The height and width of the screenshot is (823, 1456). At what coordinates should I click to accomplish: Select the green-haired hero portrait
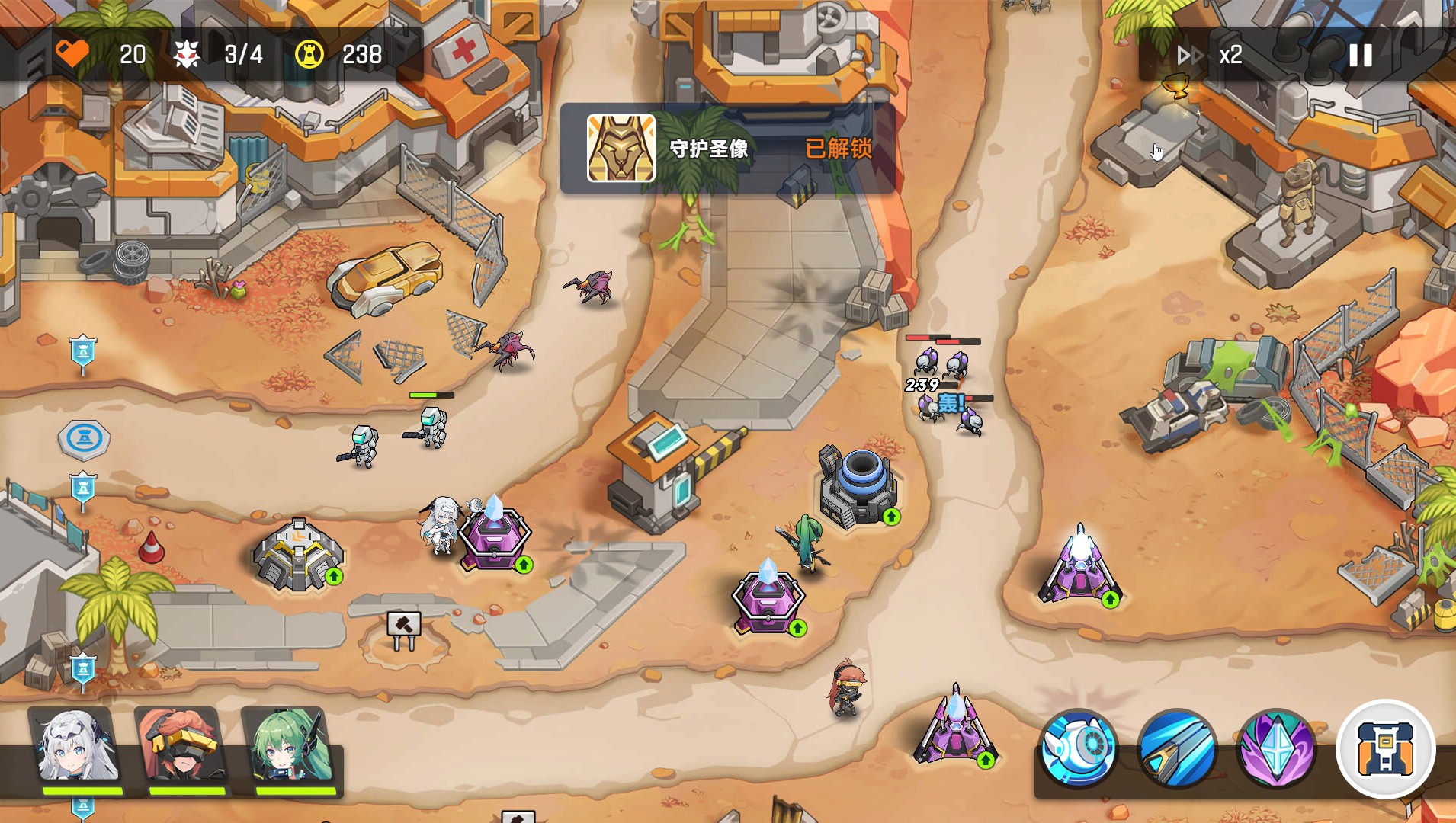click(290, 748)
